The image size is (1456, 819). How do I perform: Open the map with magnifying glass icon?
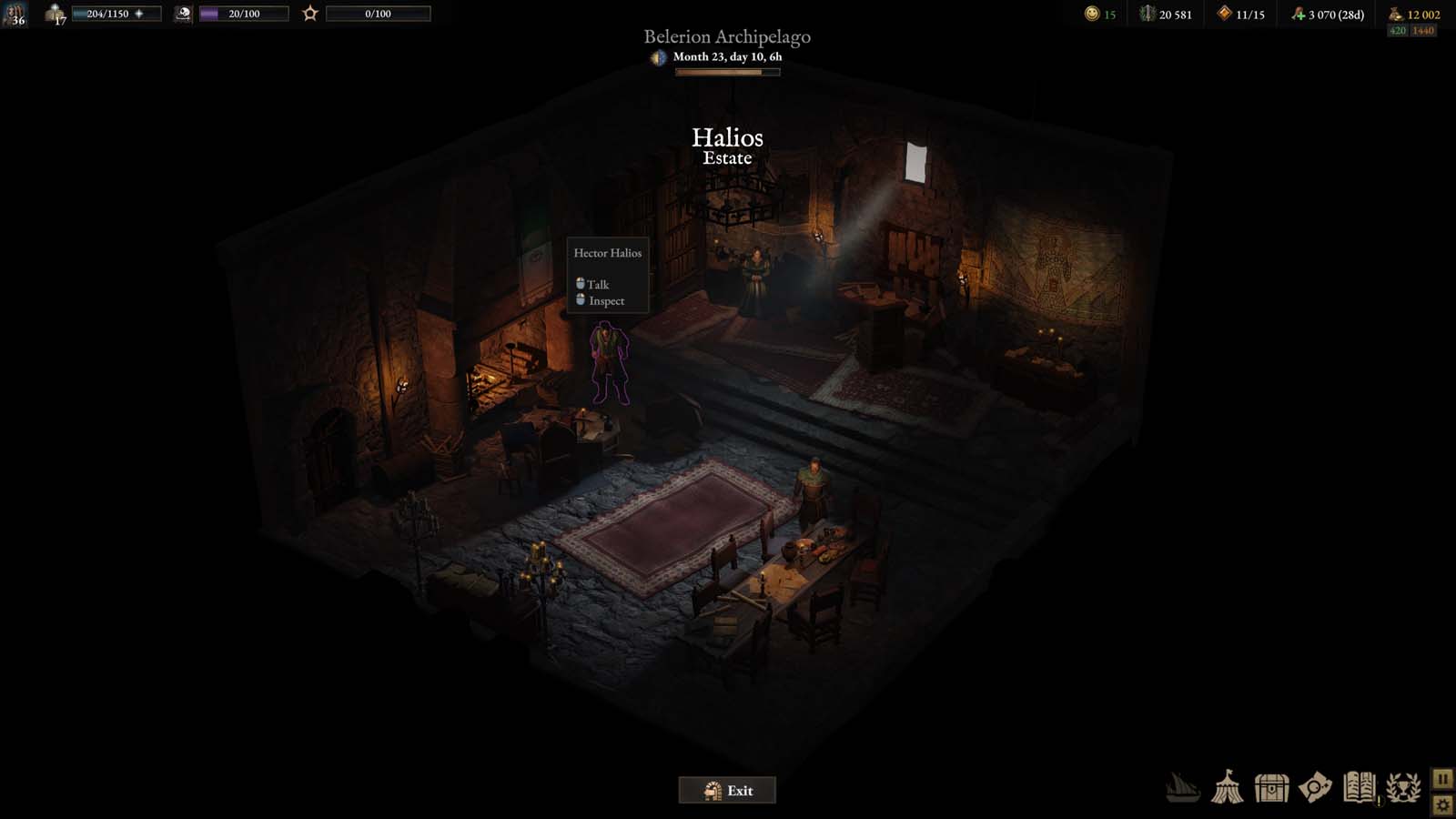click(x=1315, y=787)
